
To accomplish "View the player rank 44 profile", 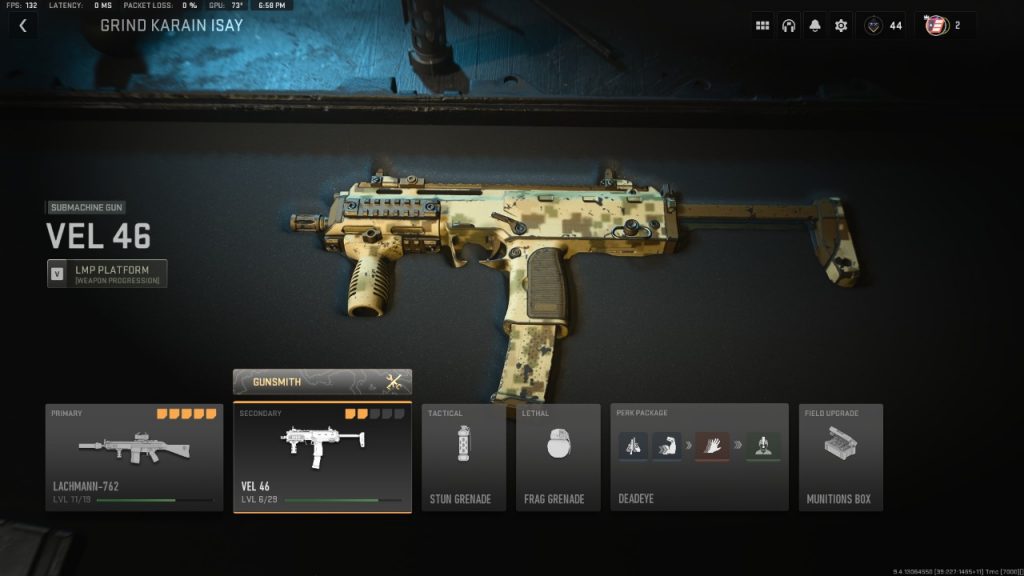I will point(882,25).
